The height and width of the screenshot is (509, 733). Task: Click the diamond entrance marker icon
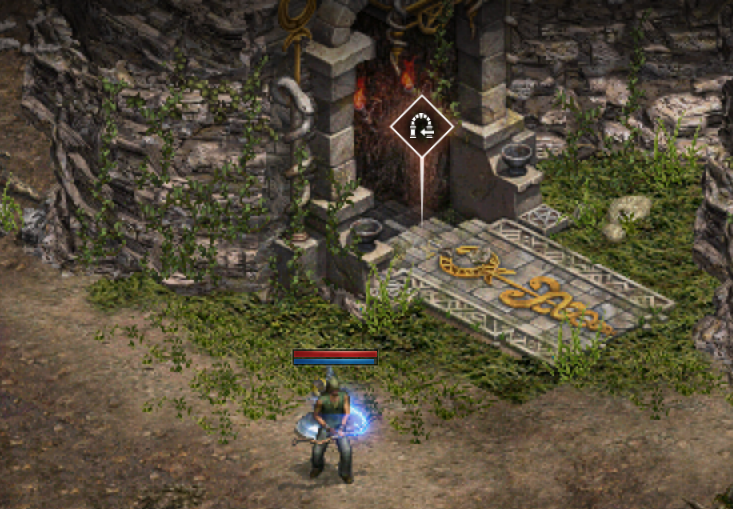[x=422, y=127]
